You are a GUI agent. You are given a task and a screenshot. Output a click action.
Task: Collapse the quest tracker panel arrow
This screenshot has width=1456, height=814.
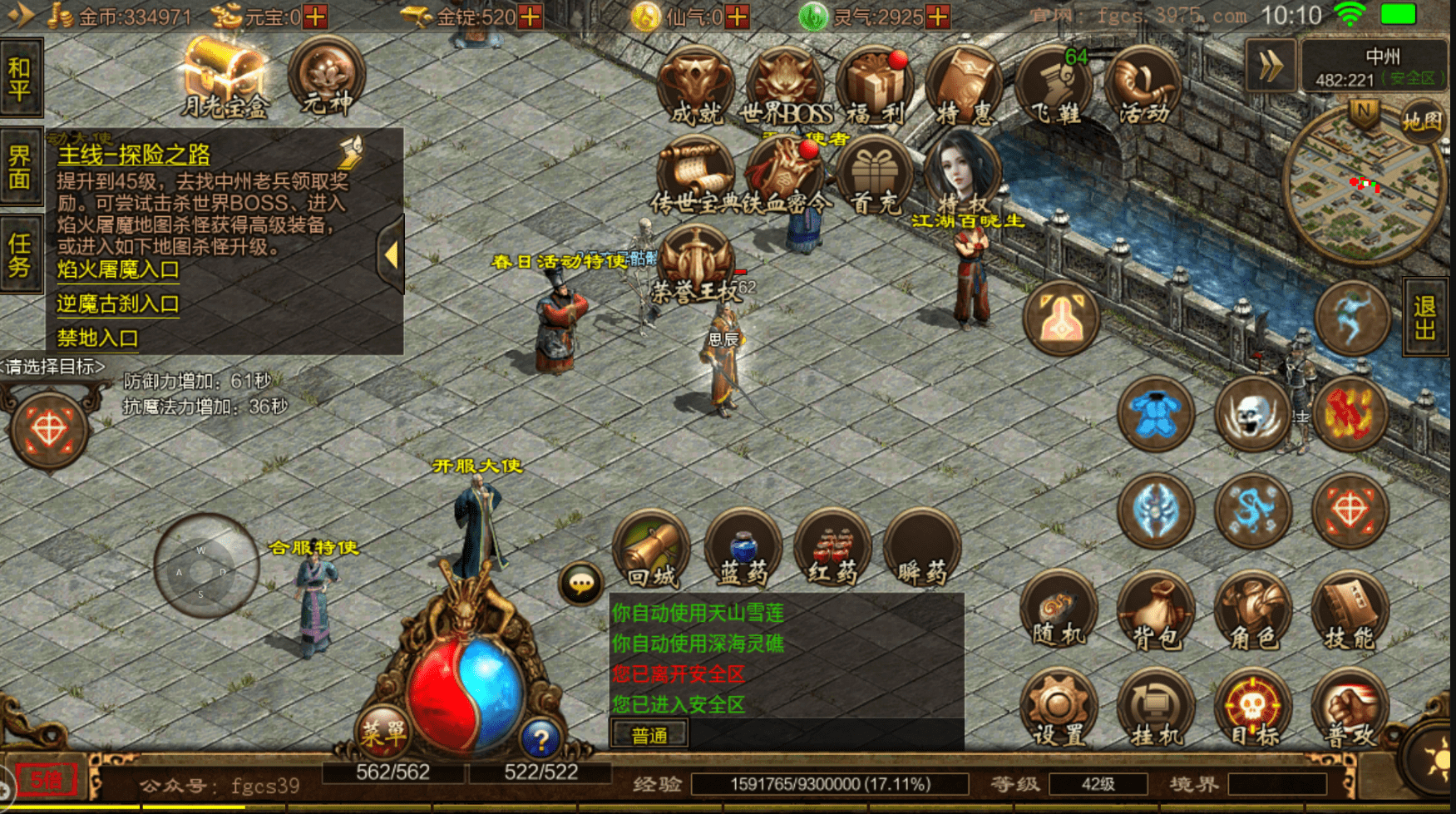click(391, 255)
